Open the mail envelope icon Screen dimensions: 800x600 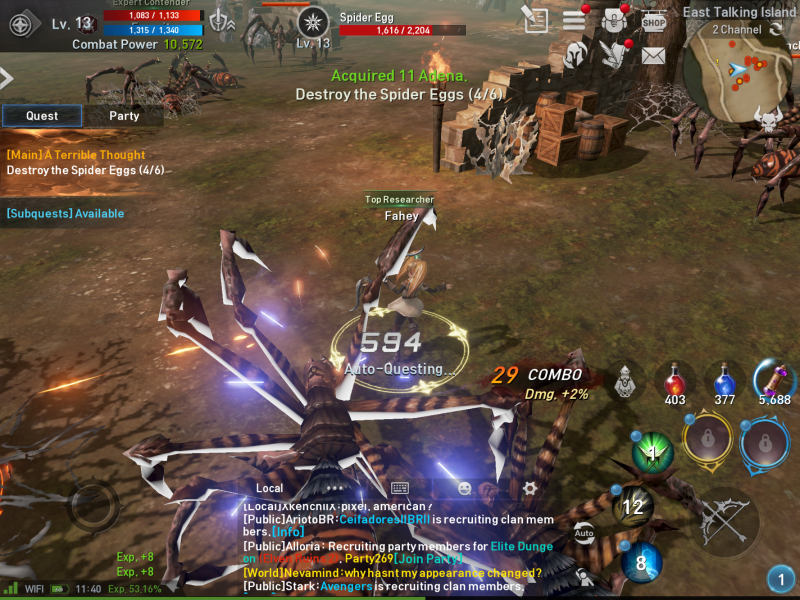pos(653,56)
